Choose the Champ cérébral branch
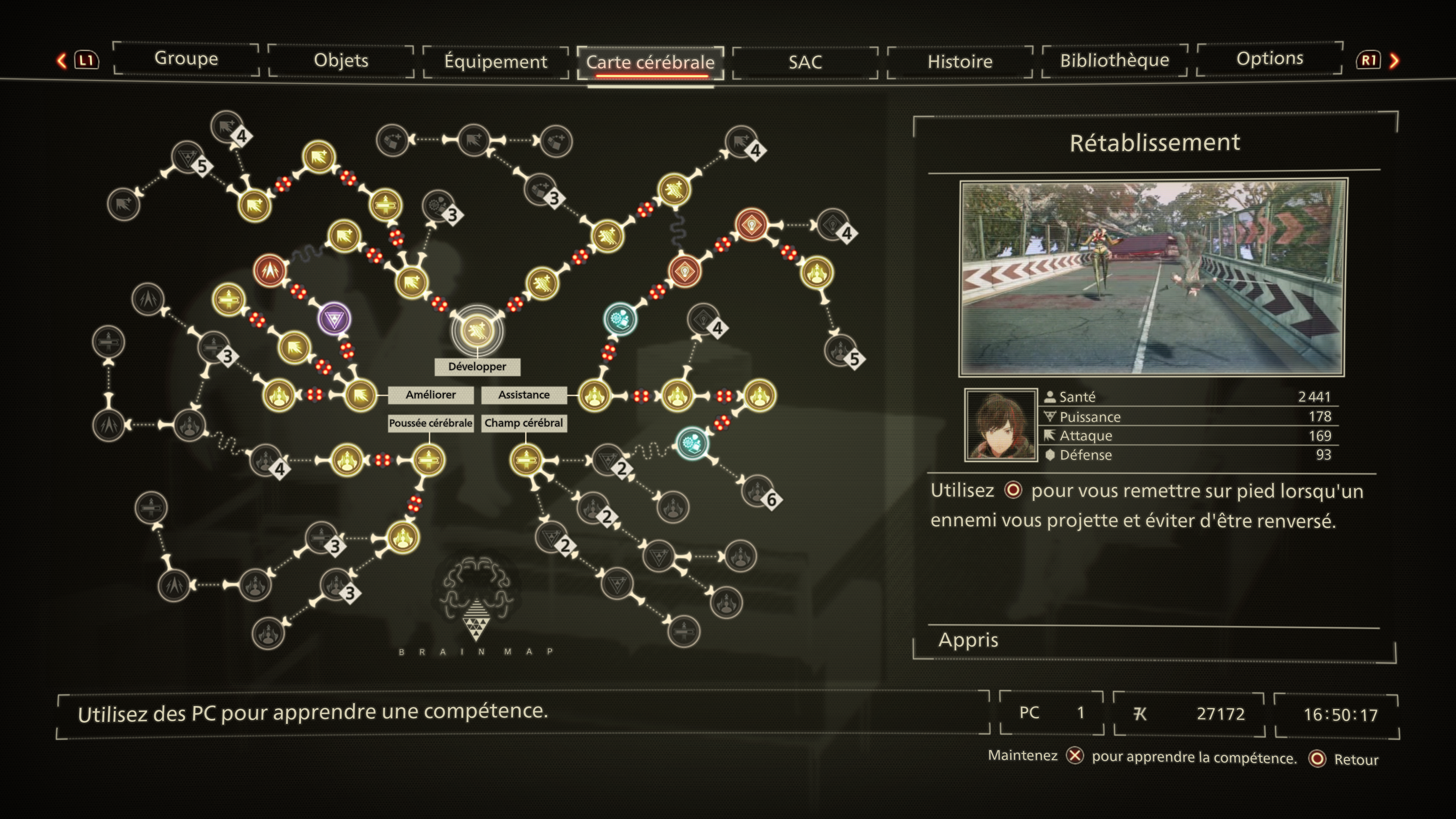This screenshot has width=1456, height=819. [x=523, y=423]
